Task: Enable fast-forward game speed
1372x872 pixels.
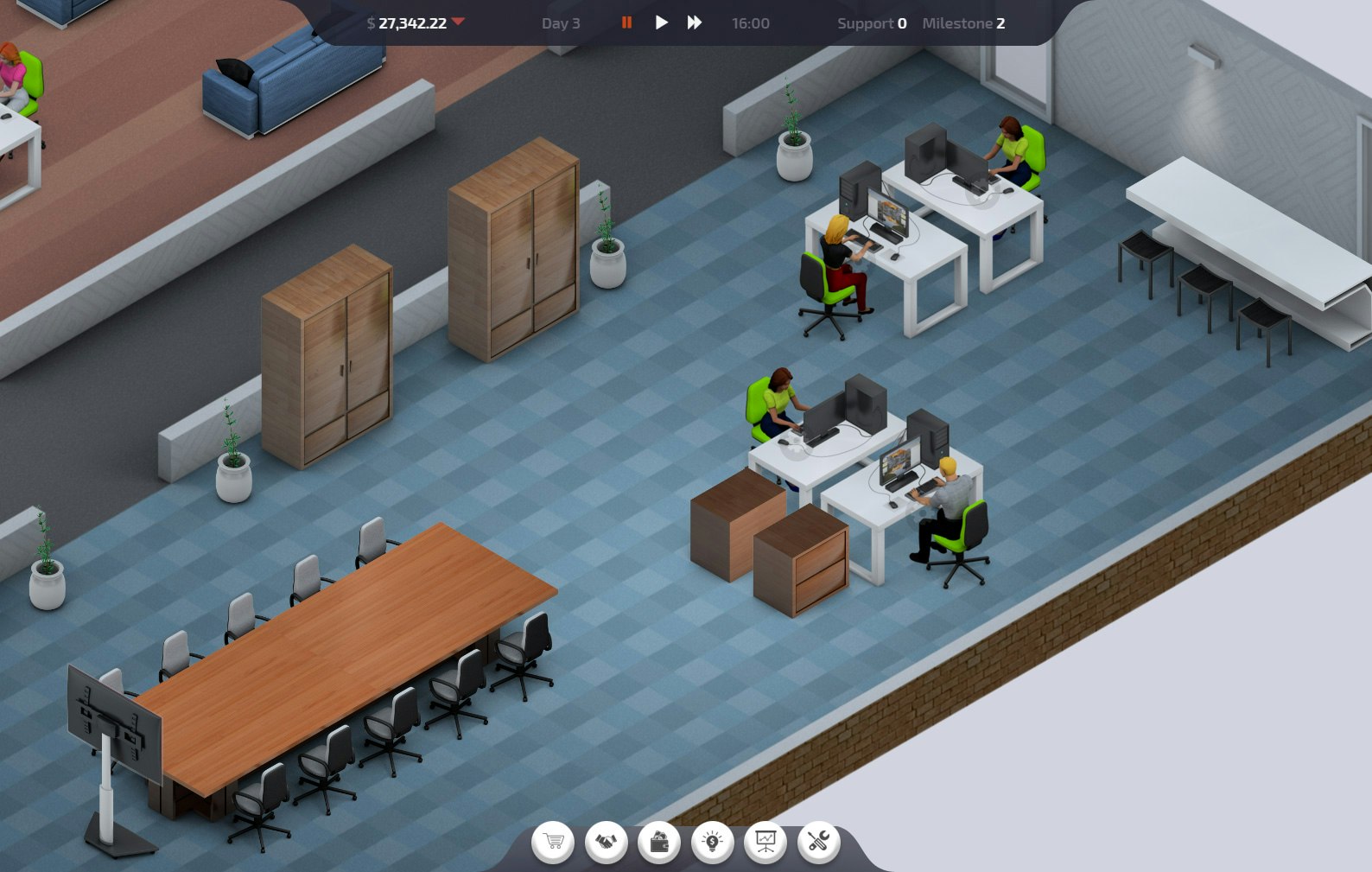Action: click(694, 23)
